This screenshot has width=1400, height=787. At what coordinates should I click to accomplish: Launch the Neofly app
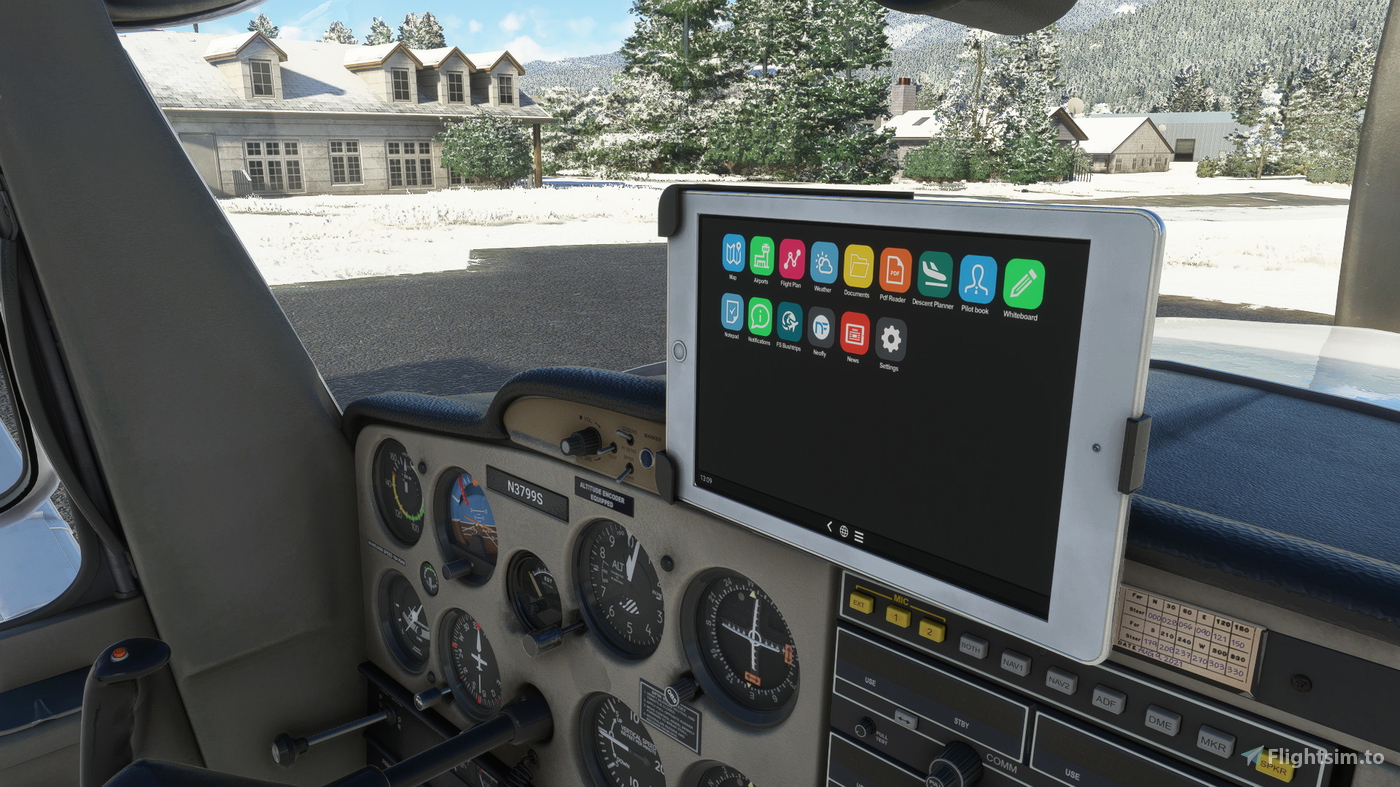821,326
